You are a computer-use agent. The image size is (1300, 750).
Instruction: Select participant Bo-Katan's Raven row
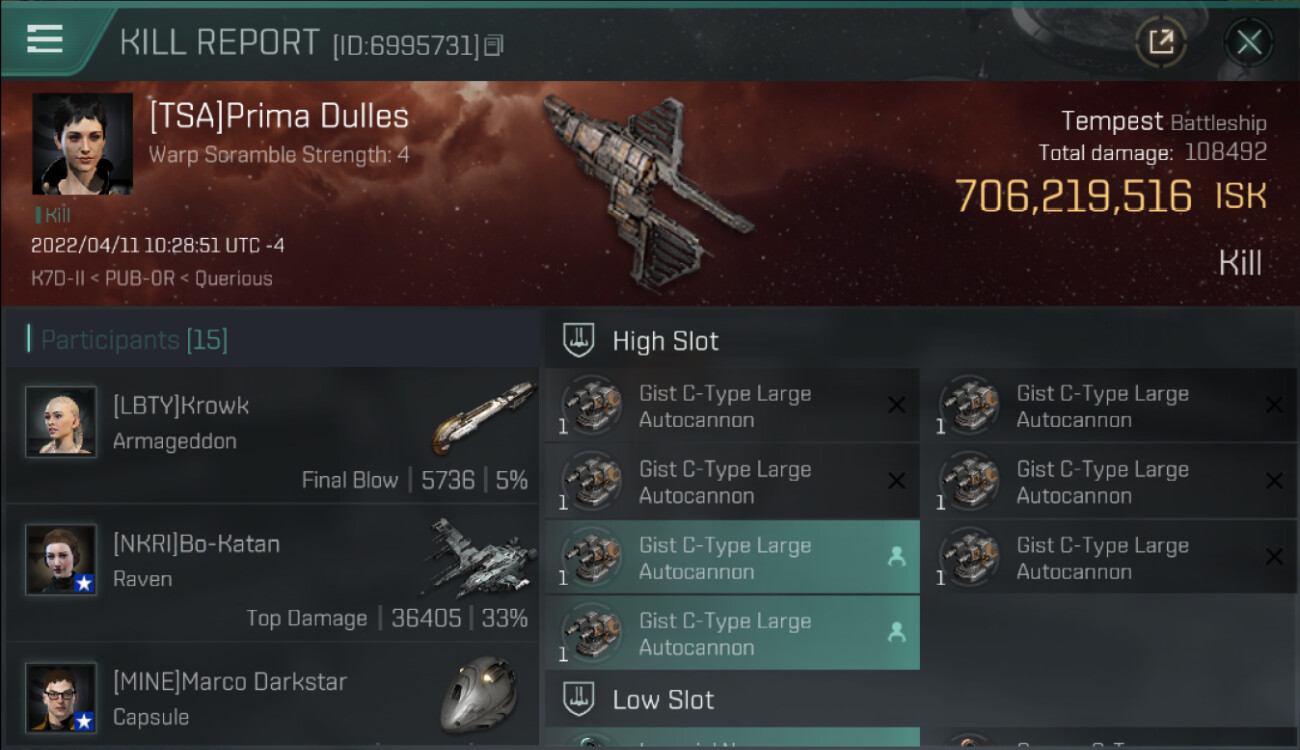click(272, 572)
